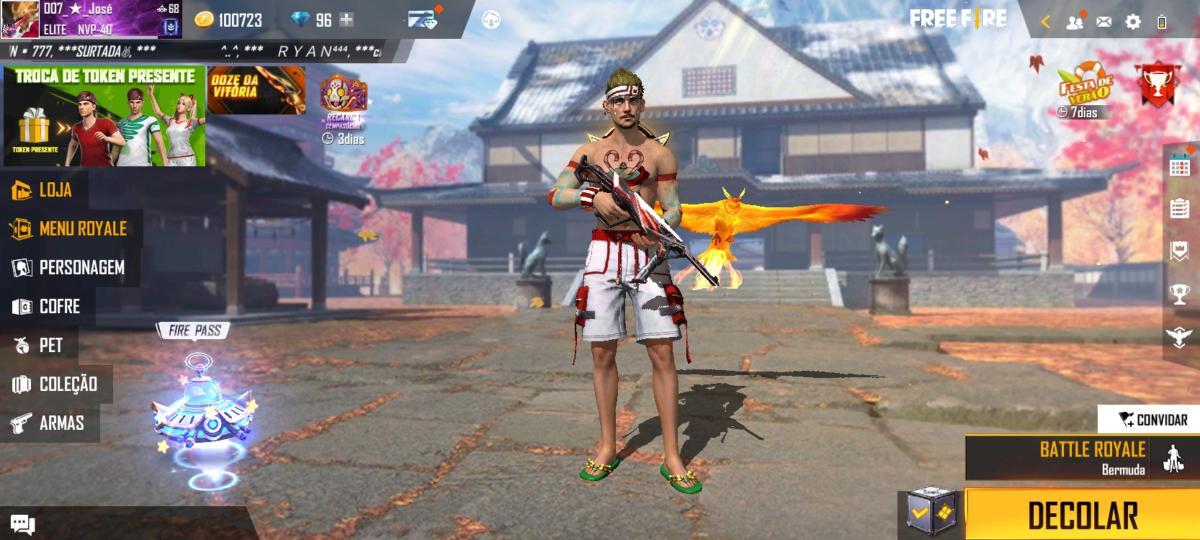Open the settings gear icon
Viewport: 1200px width, 540px height.
[x=1133, y=21]
